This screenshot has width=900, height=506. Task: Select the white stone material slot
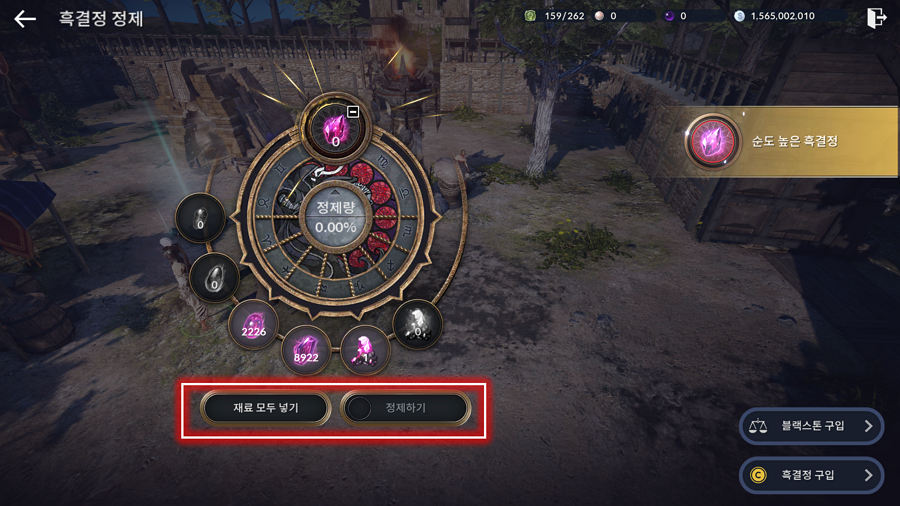point(417,323)
